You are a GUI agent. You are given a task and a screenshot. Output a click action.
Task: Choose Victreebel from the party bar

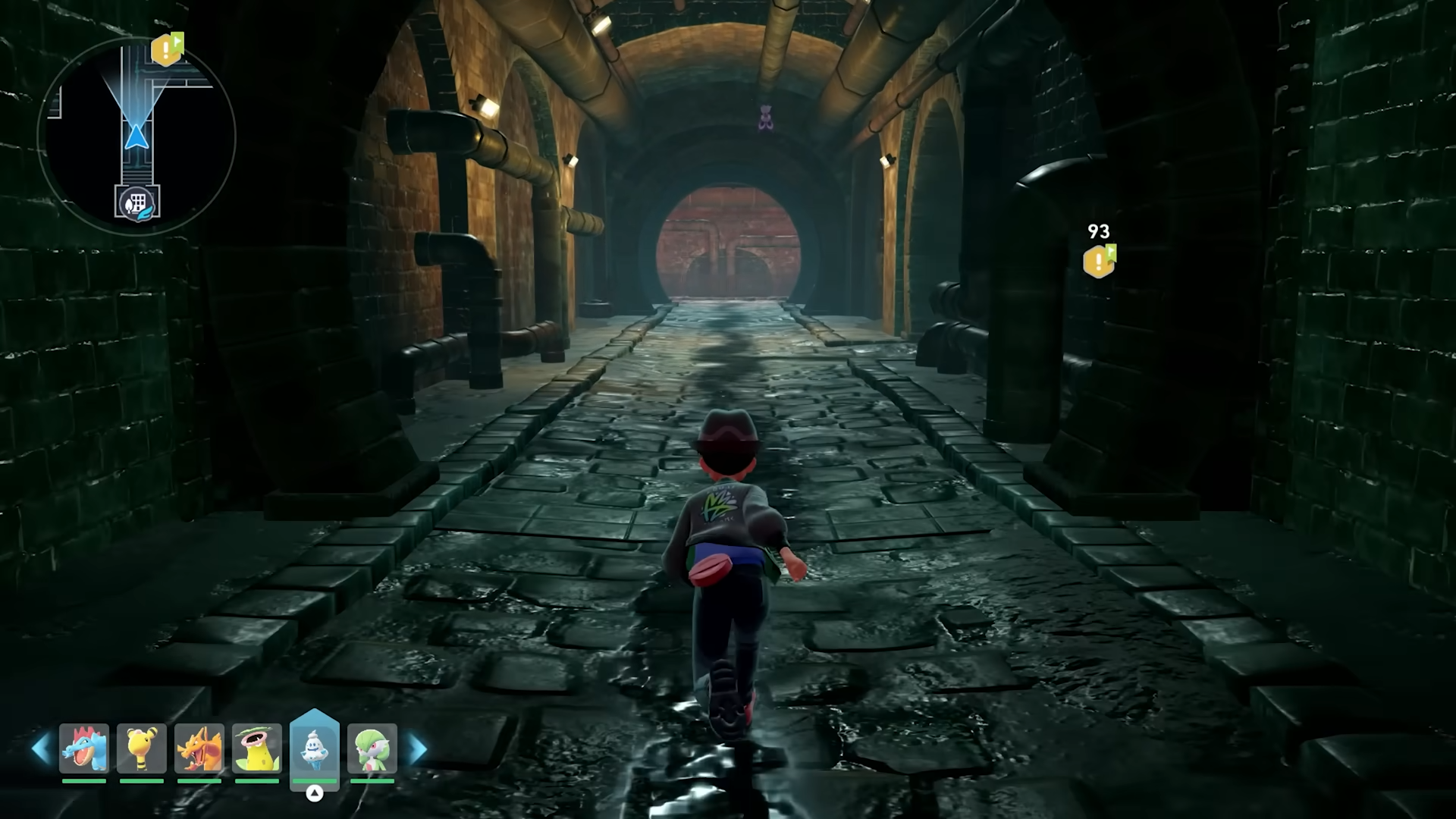pyautogui.click(x=257, y=749)
